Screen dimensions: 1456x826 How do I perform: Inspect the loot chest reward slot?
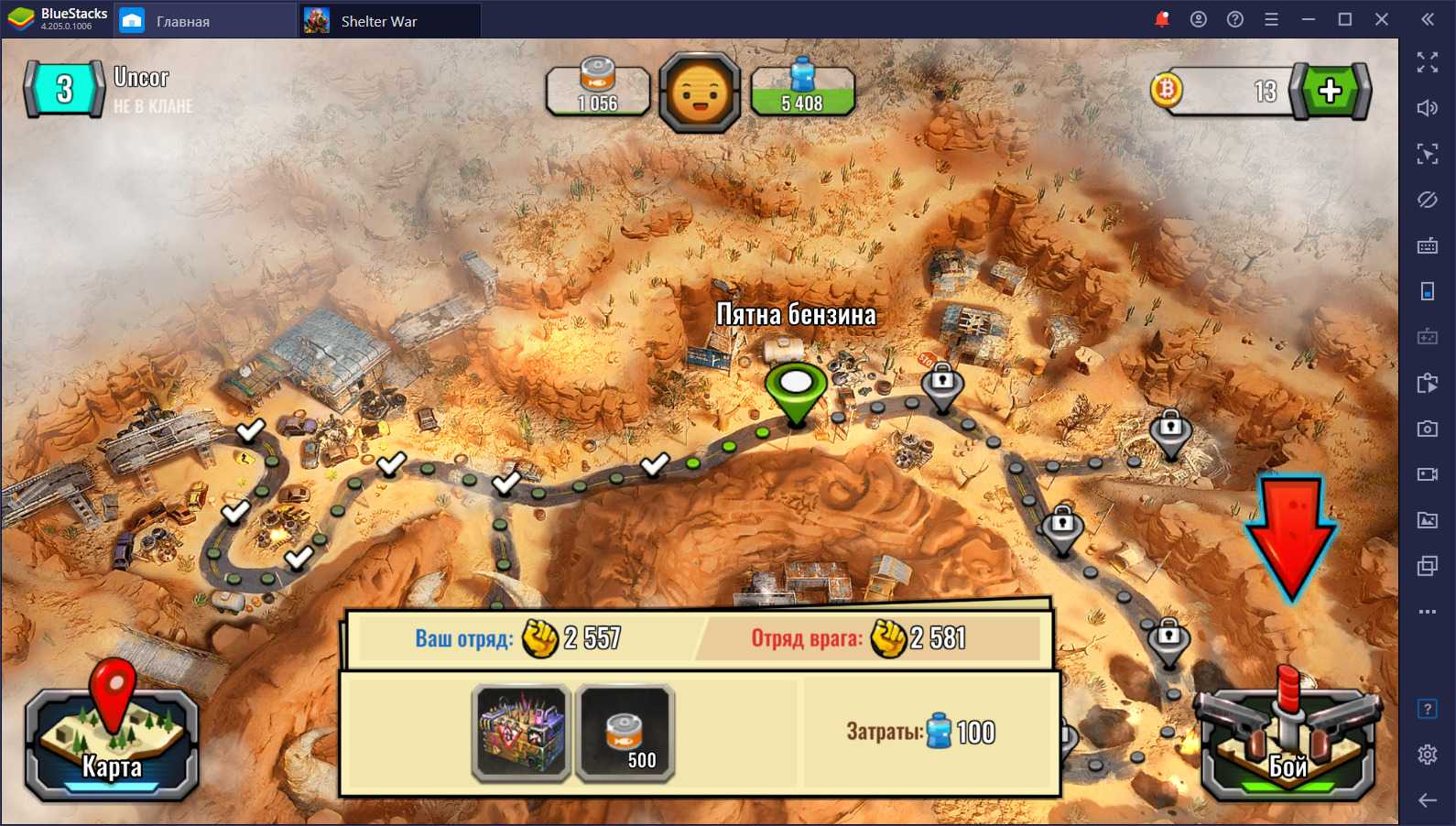522,733
